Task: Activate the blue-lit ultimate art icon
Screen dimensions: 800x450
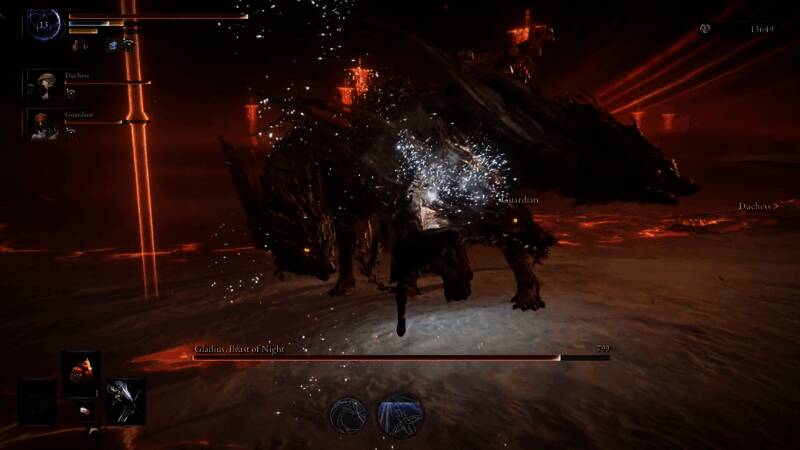Action: [400, 415]
